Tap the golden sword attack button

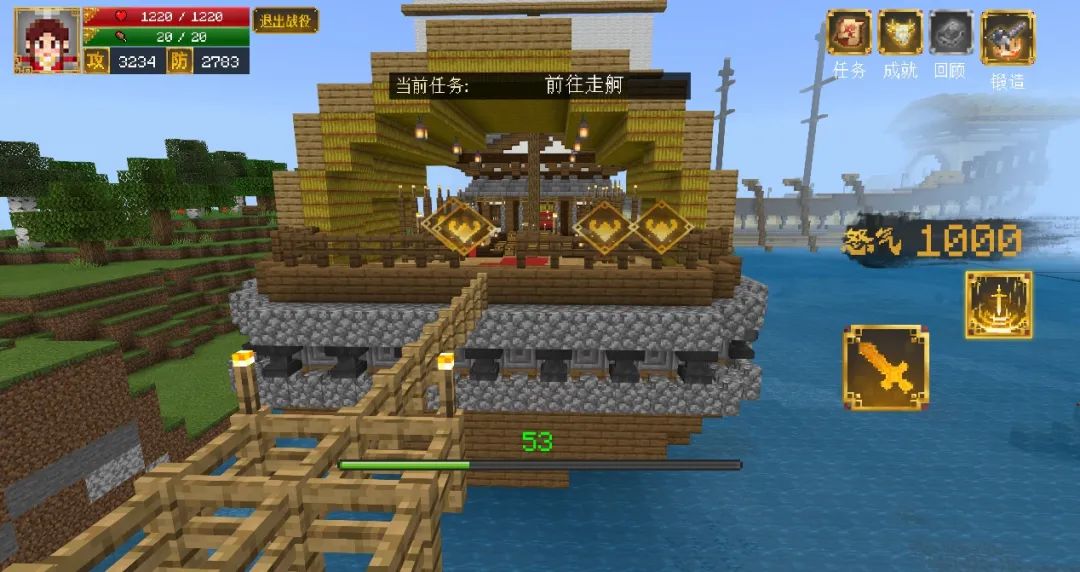click(885, 368)
